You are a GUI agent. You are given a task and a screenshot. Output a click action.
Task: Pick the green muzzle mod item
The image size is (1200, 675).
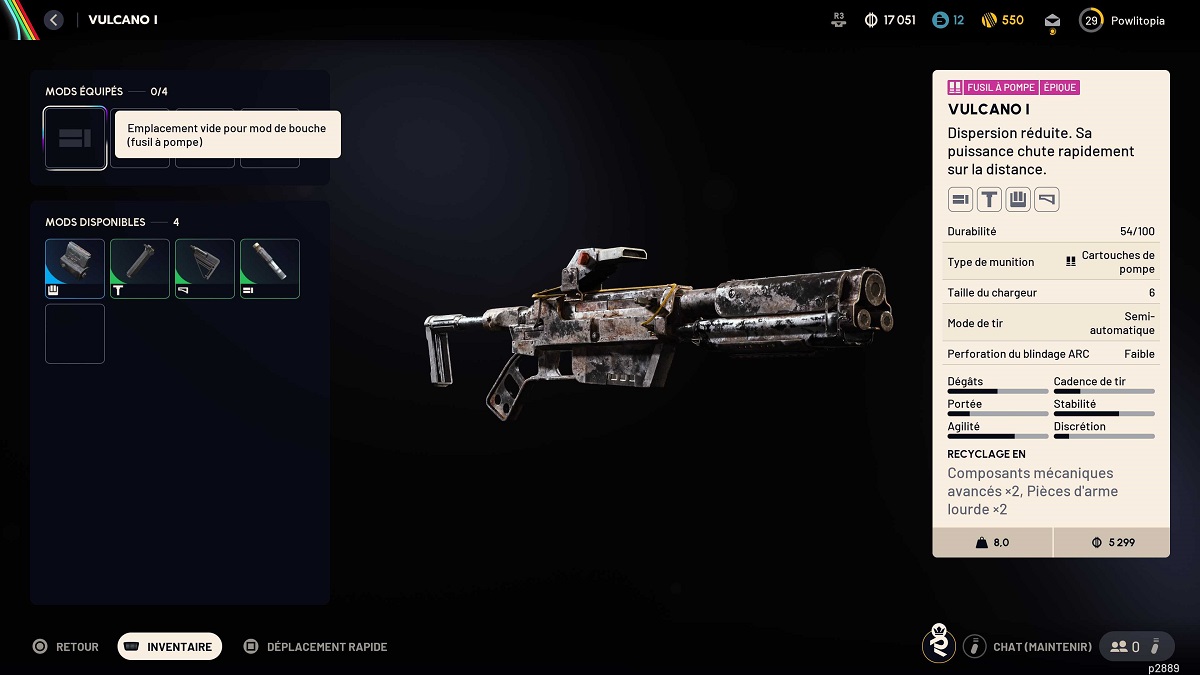tap(270, 268)
